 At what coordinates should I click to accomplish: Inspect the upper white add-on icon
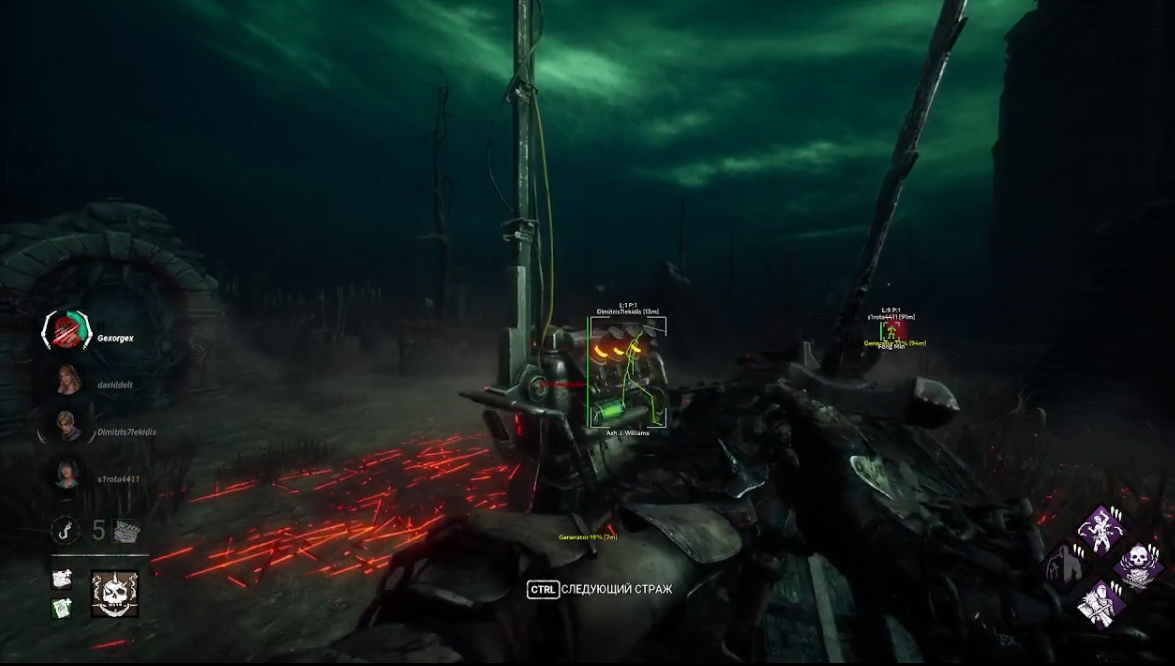click(62, 578)
